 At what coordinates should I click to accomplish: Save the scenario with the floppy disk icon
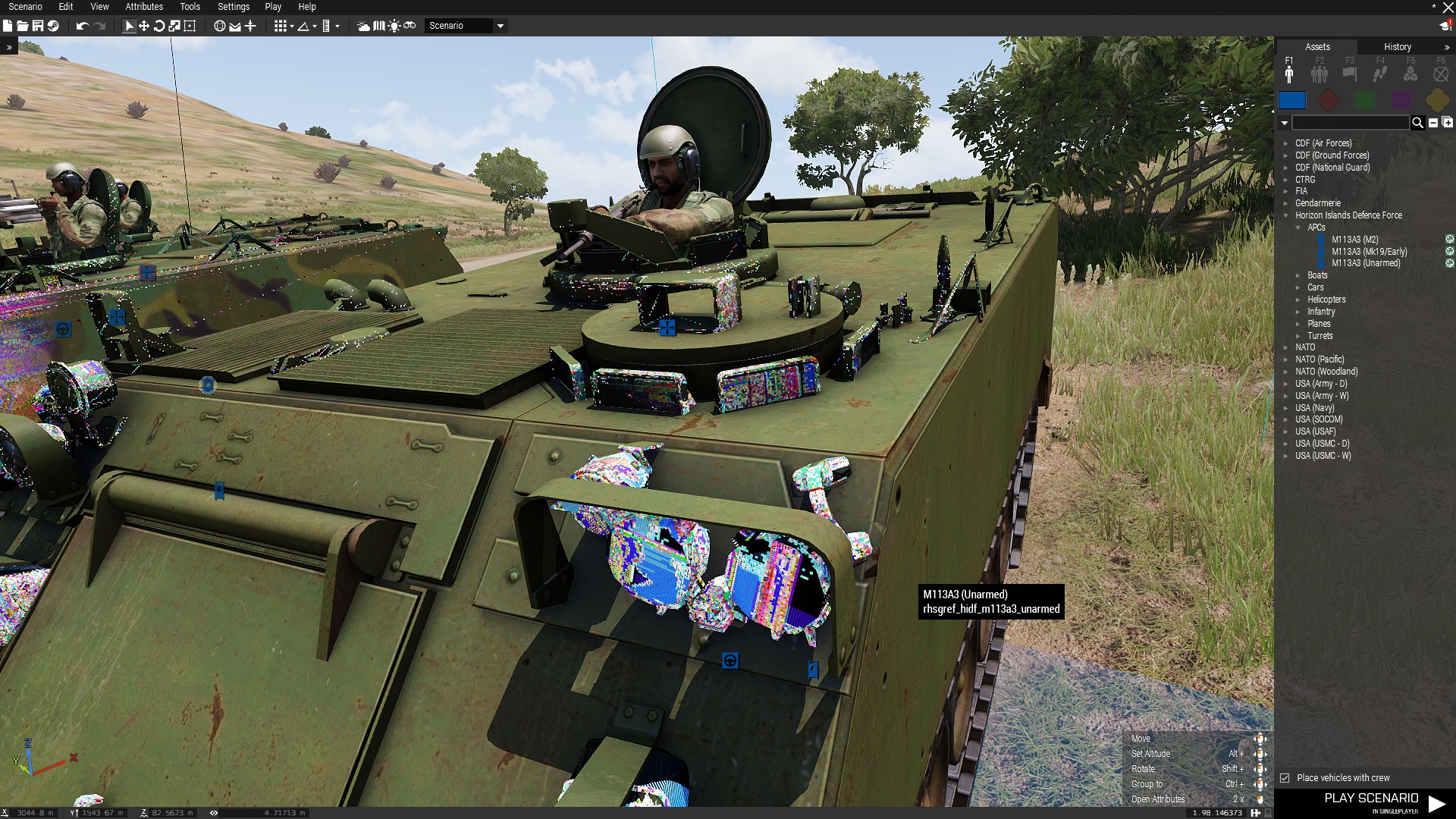tap(37, 26)
